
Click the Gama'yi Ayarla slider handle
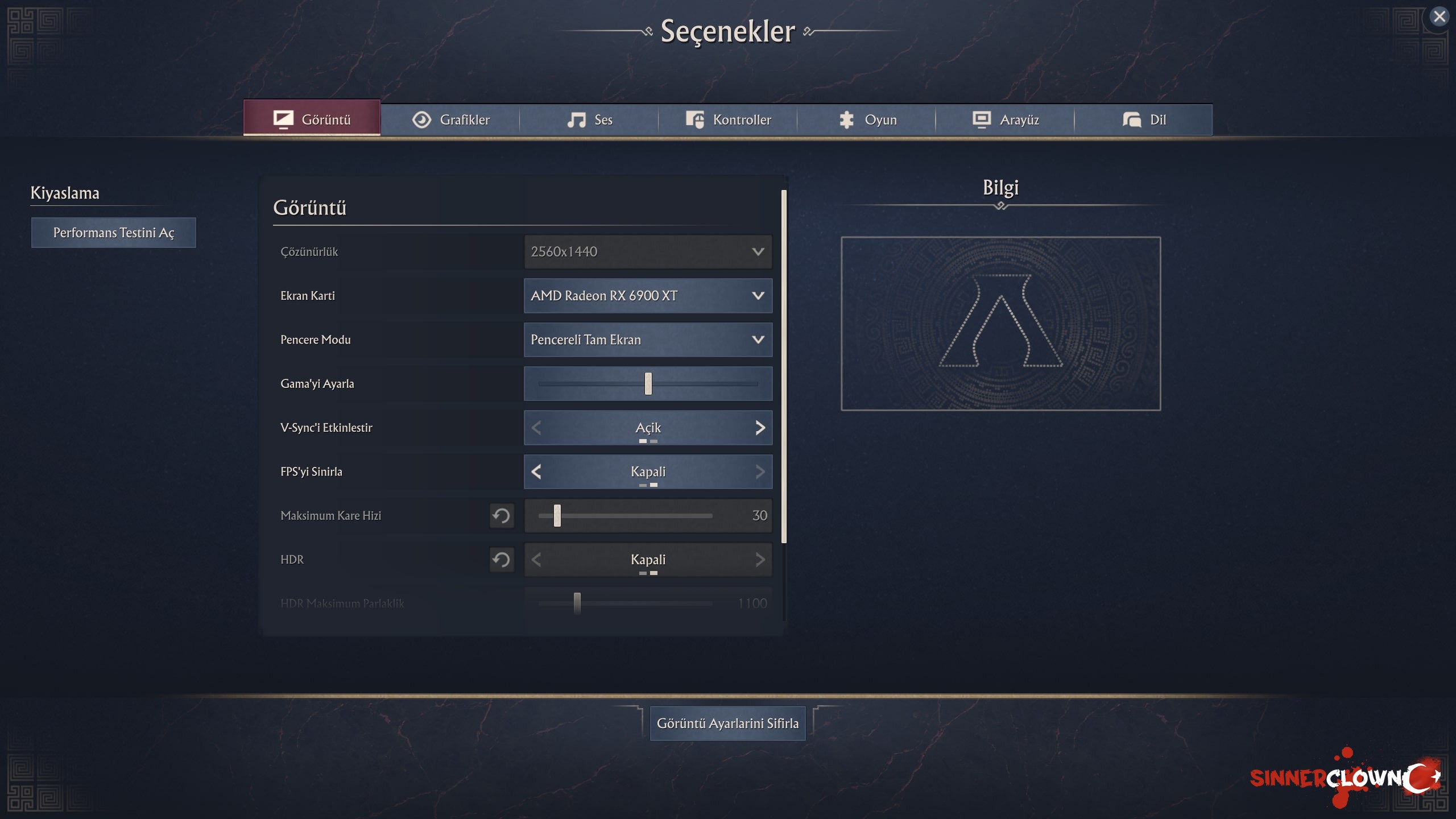coord(648,384)
